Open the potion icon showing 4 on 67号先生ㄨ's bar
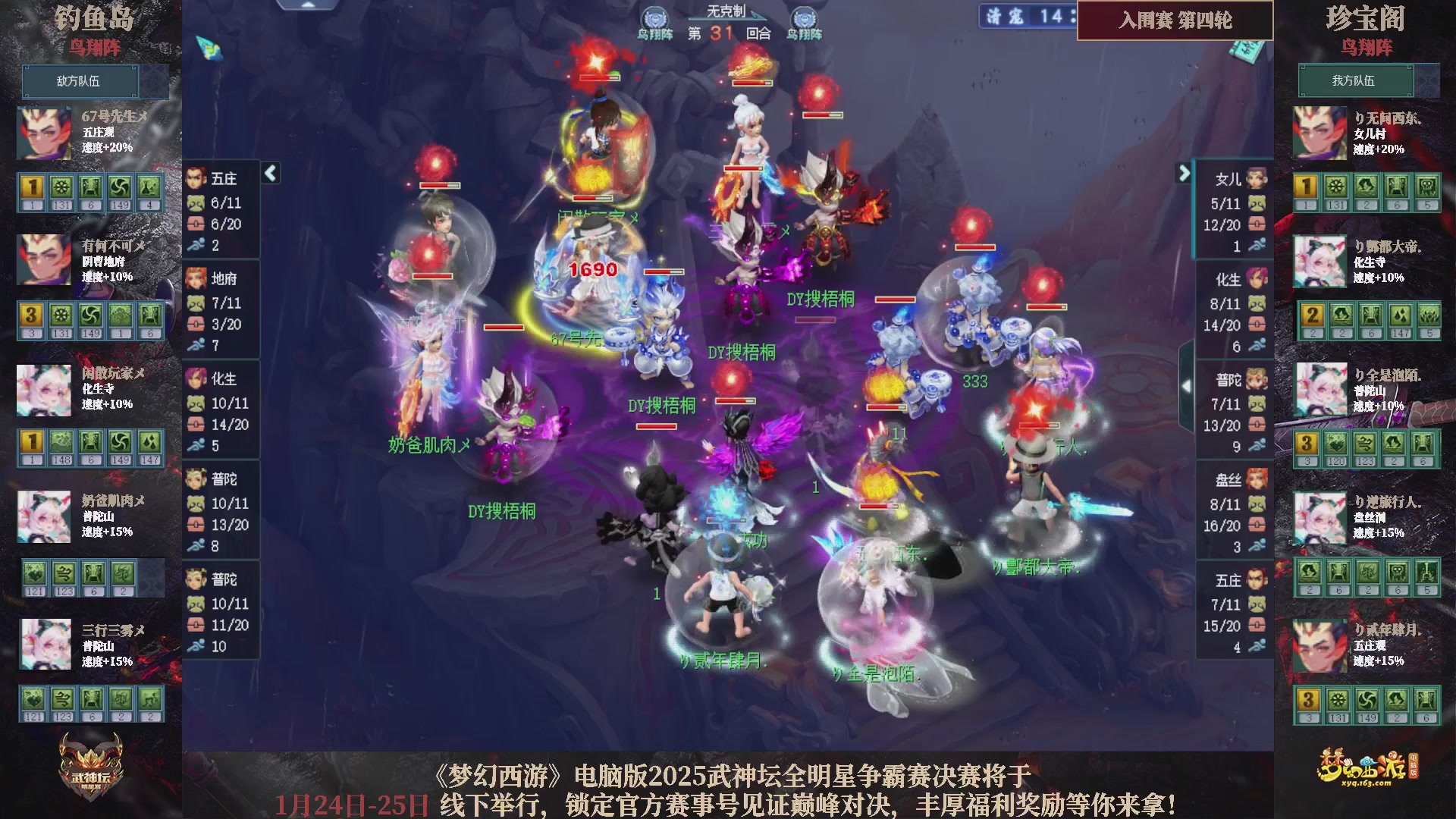Screen dimensions: 1456x819 tap(149, 188)
